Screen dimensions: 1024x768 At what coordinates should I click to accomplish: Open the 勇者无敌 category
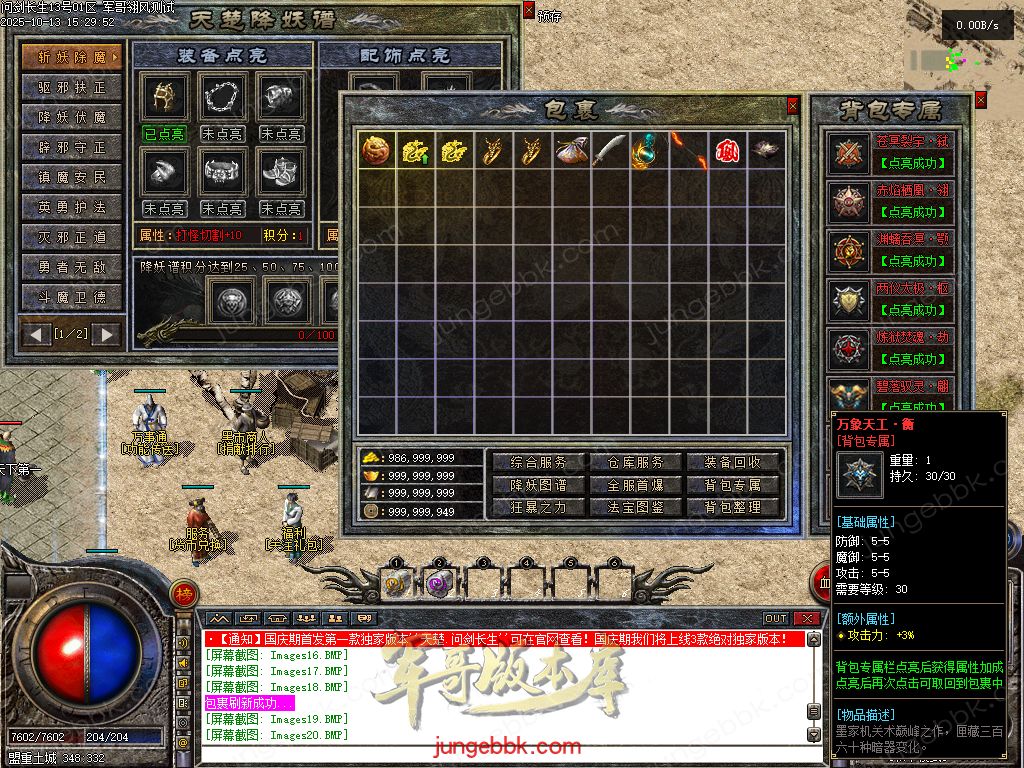(72, 268)
